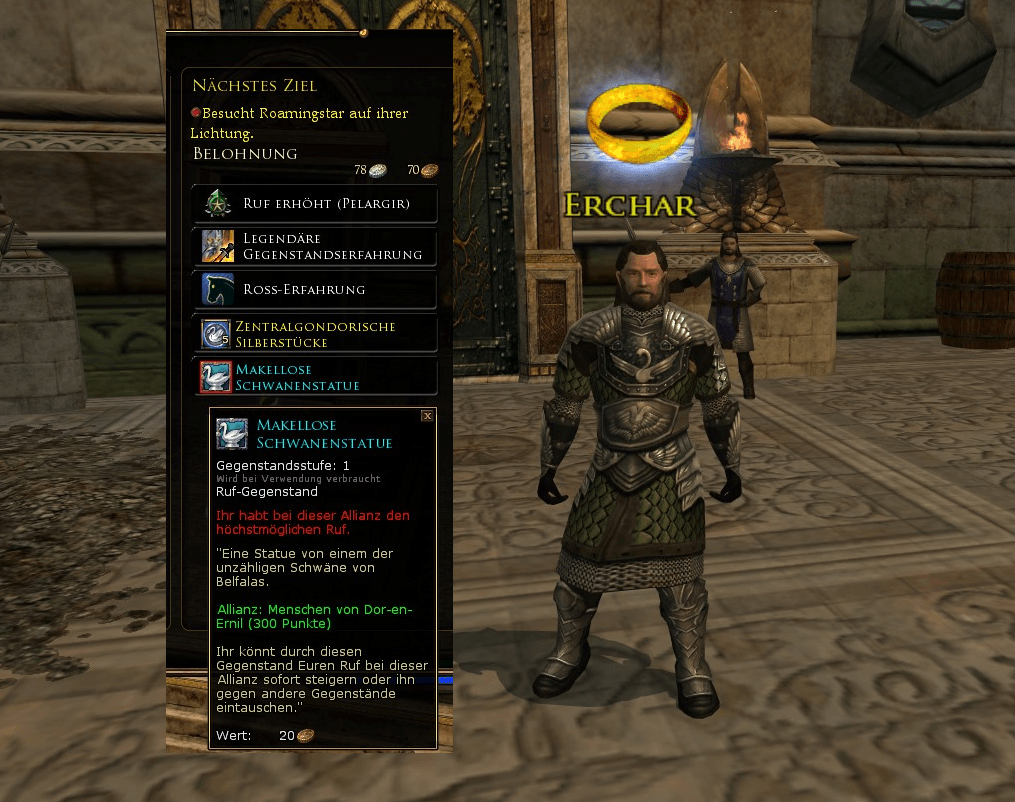1015x802 pixels.
Task: Close the Makellose Schwanenstatue tooltip
Action: point(427,415)
